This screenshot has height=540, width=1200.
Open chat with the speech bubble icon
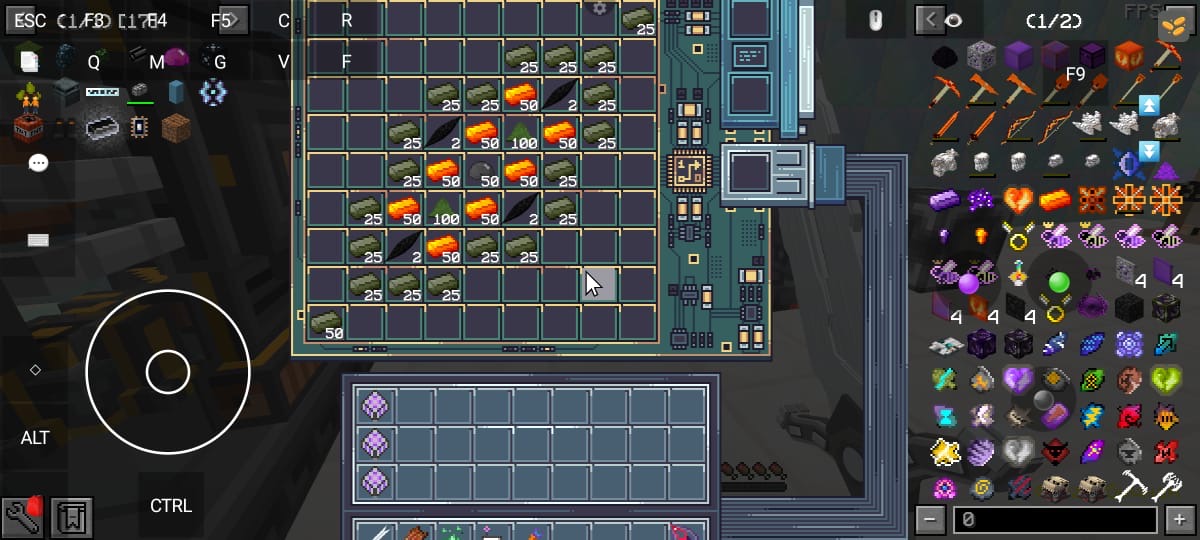point(38,163)
